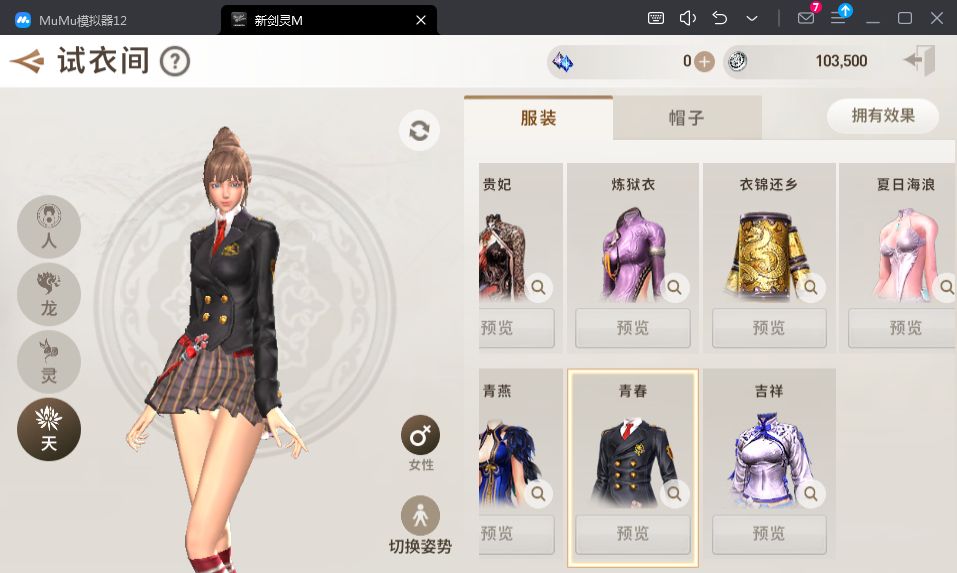Close the 新剑灵M emulator tab
This screenshot has height=573, width=957.
point(421,19)
